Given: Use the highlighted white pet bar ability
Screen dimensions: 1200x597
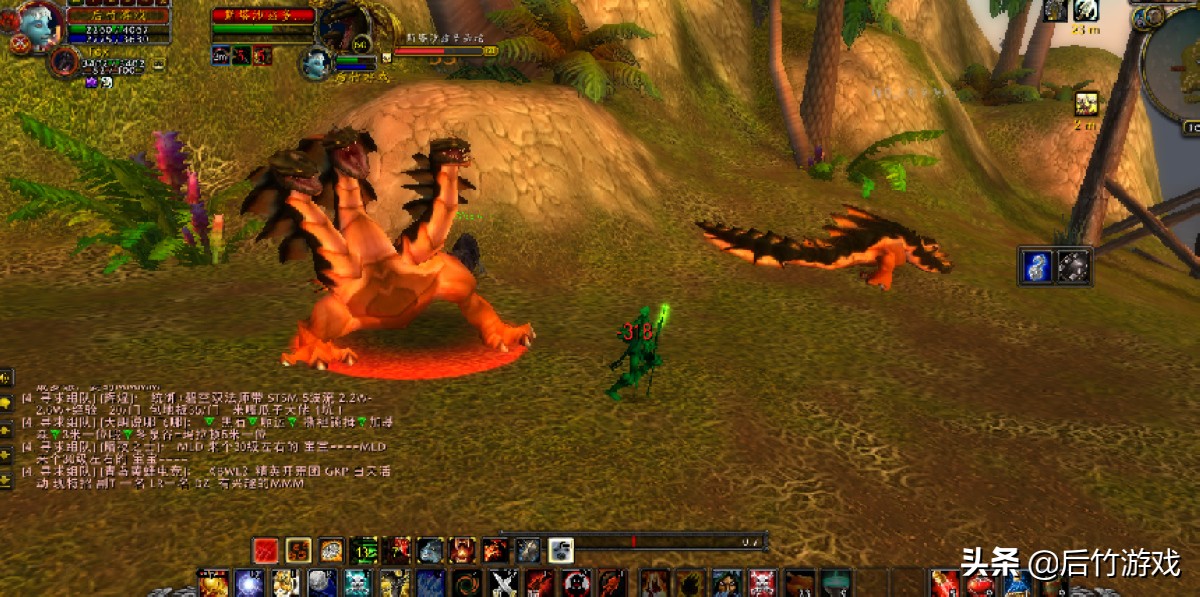Looking at the screenshot, I should coord(561,550).
